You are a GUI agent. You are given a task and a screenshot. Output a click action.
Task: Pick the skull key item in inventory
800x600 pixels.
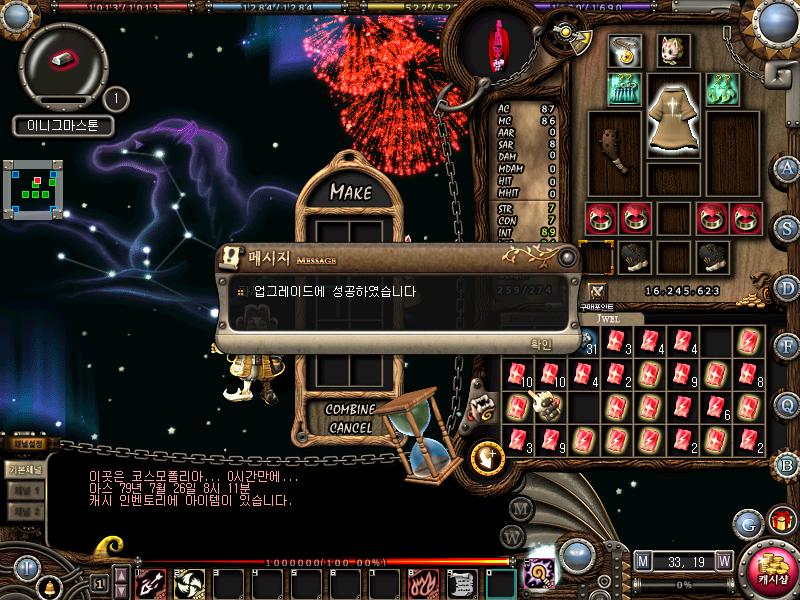click(549, 406)
